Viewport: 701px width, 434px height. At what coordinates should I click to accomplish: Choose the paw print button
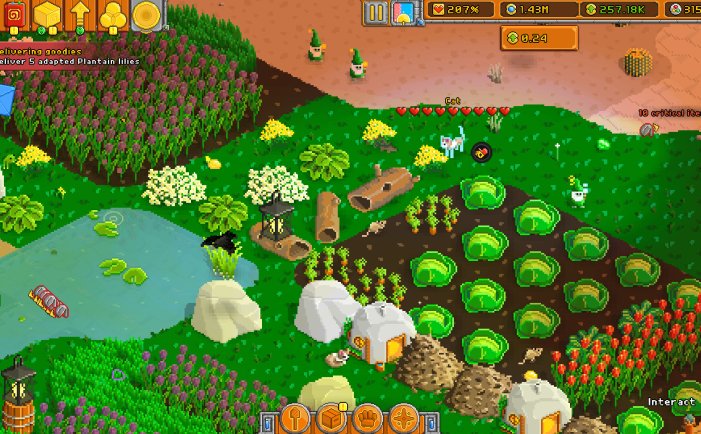369,419
